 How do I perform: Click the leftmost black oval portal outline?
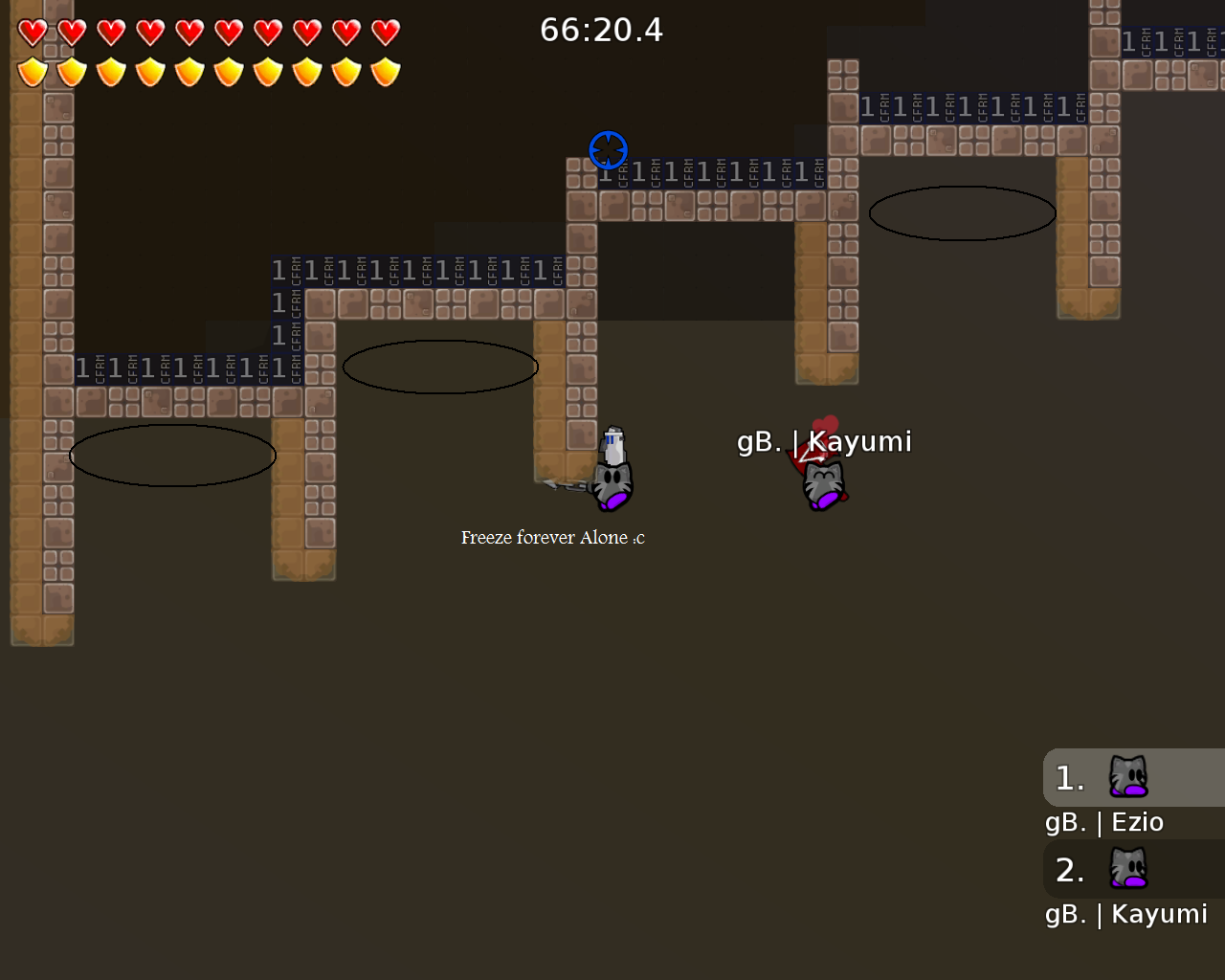point(171,455)
